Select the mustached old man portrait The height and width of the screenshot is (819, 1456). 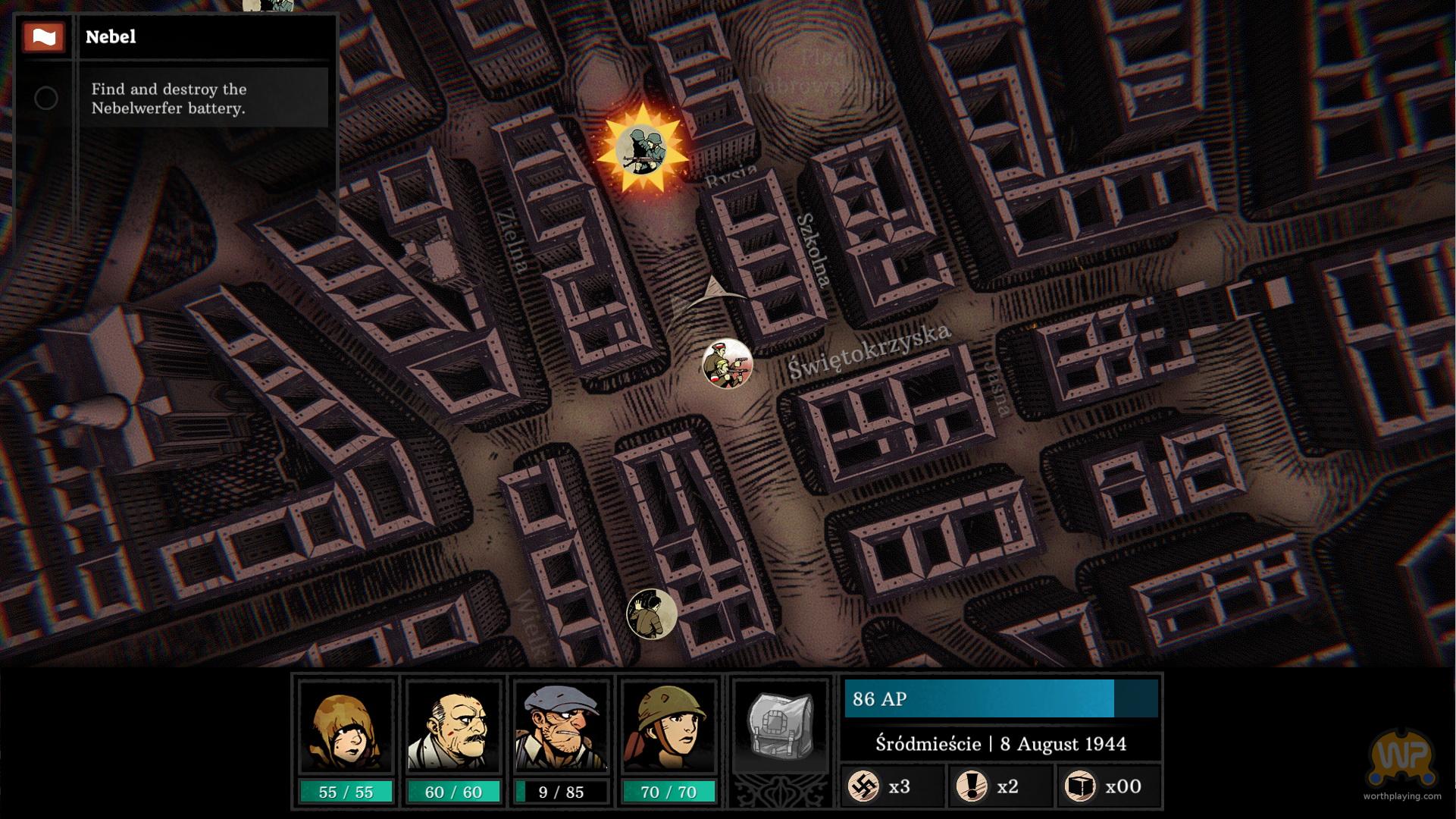[453, 726]
